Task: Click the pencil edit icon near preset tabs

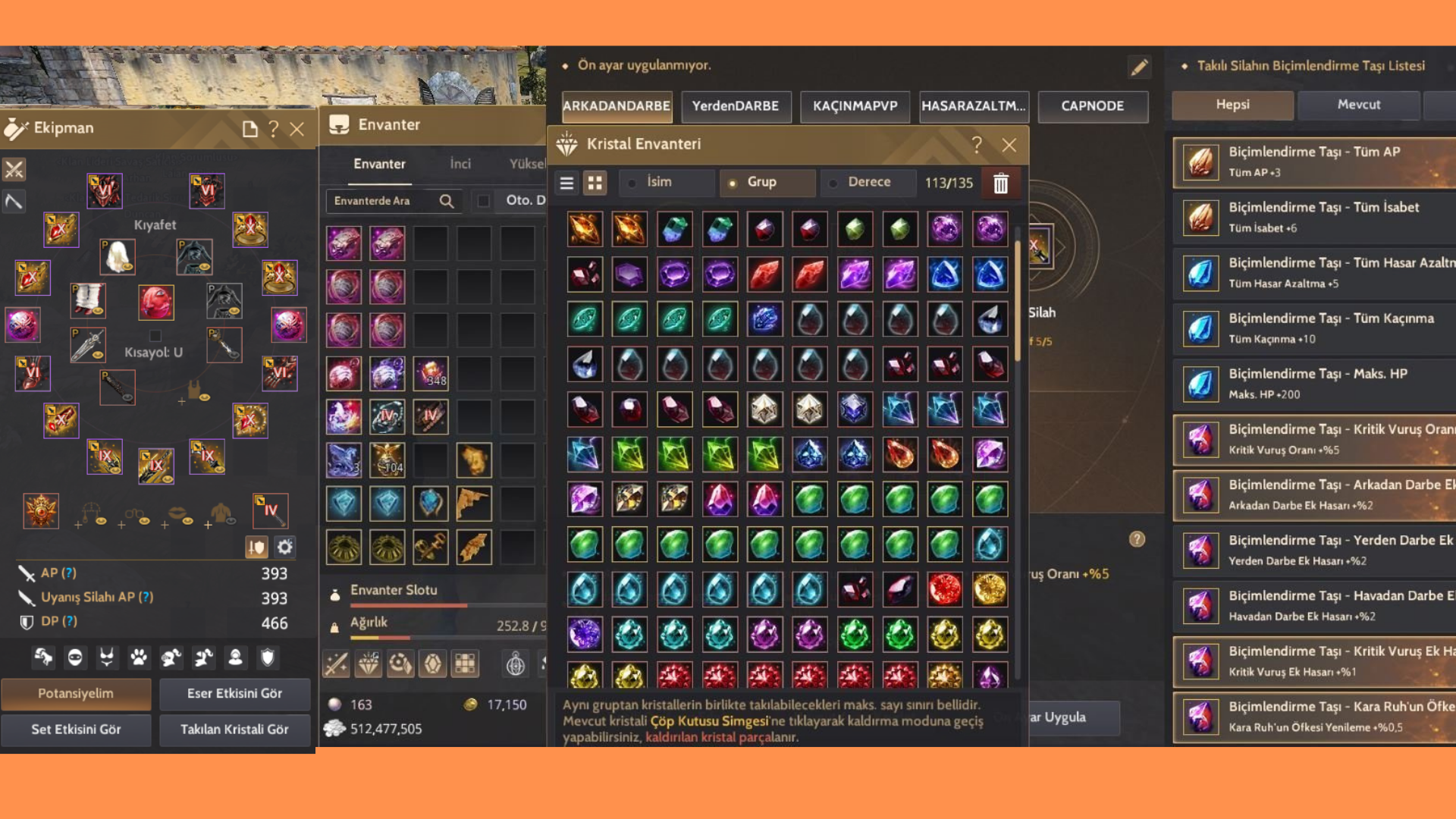Action: tap(1139, 67)
